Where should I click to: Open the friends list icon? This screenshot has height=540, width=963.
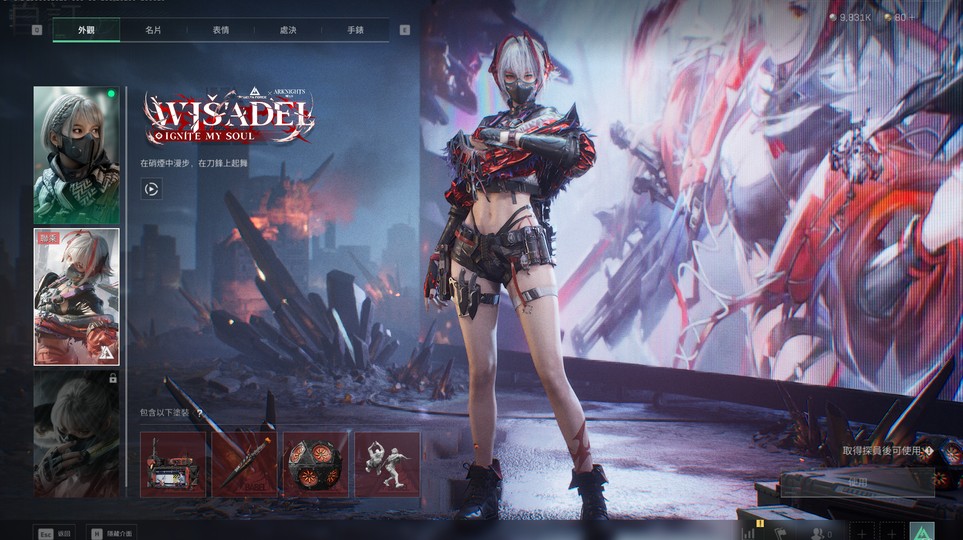click(818, 534)
